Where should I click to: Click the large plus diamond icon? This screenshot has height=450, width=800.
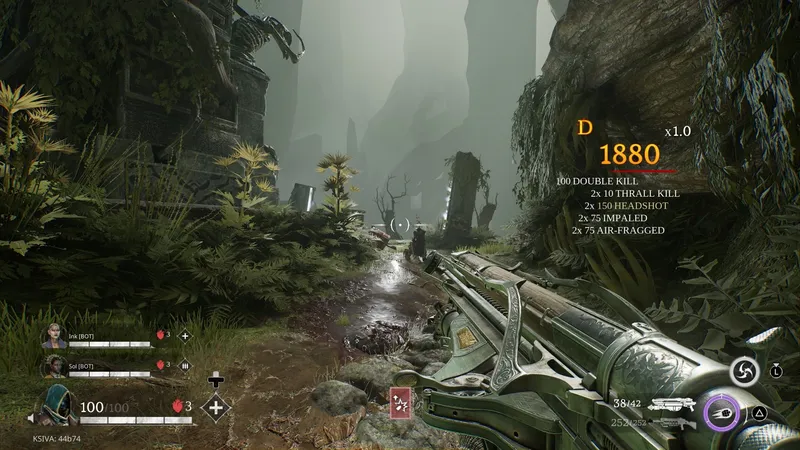(x=216, y=406)
